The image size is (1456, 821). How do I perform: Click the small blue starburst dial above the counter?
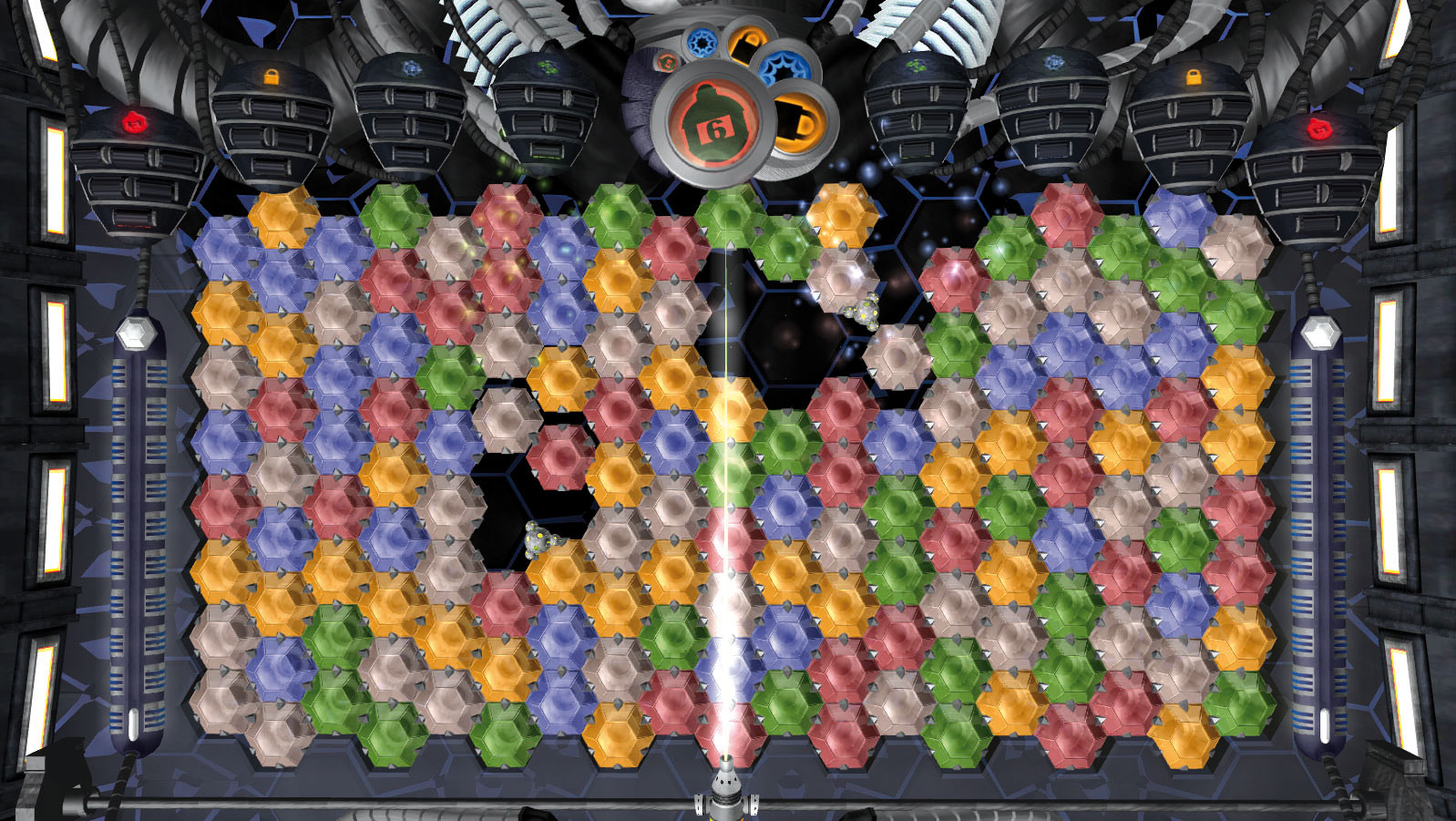click(x=701, y=43)
